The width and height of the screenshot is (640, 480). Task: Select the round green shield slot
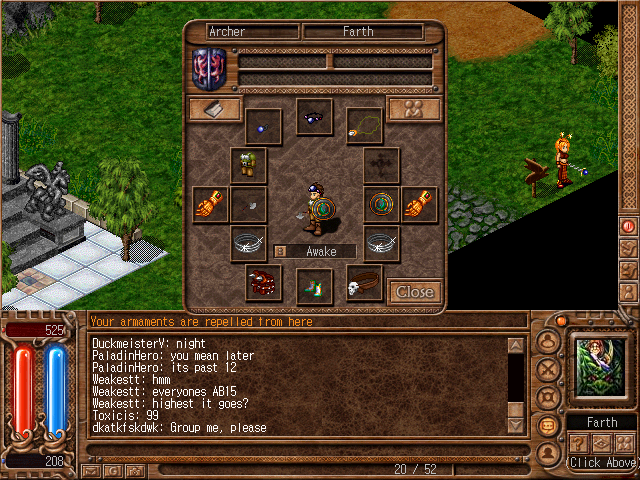tap(381, 204)
